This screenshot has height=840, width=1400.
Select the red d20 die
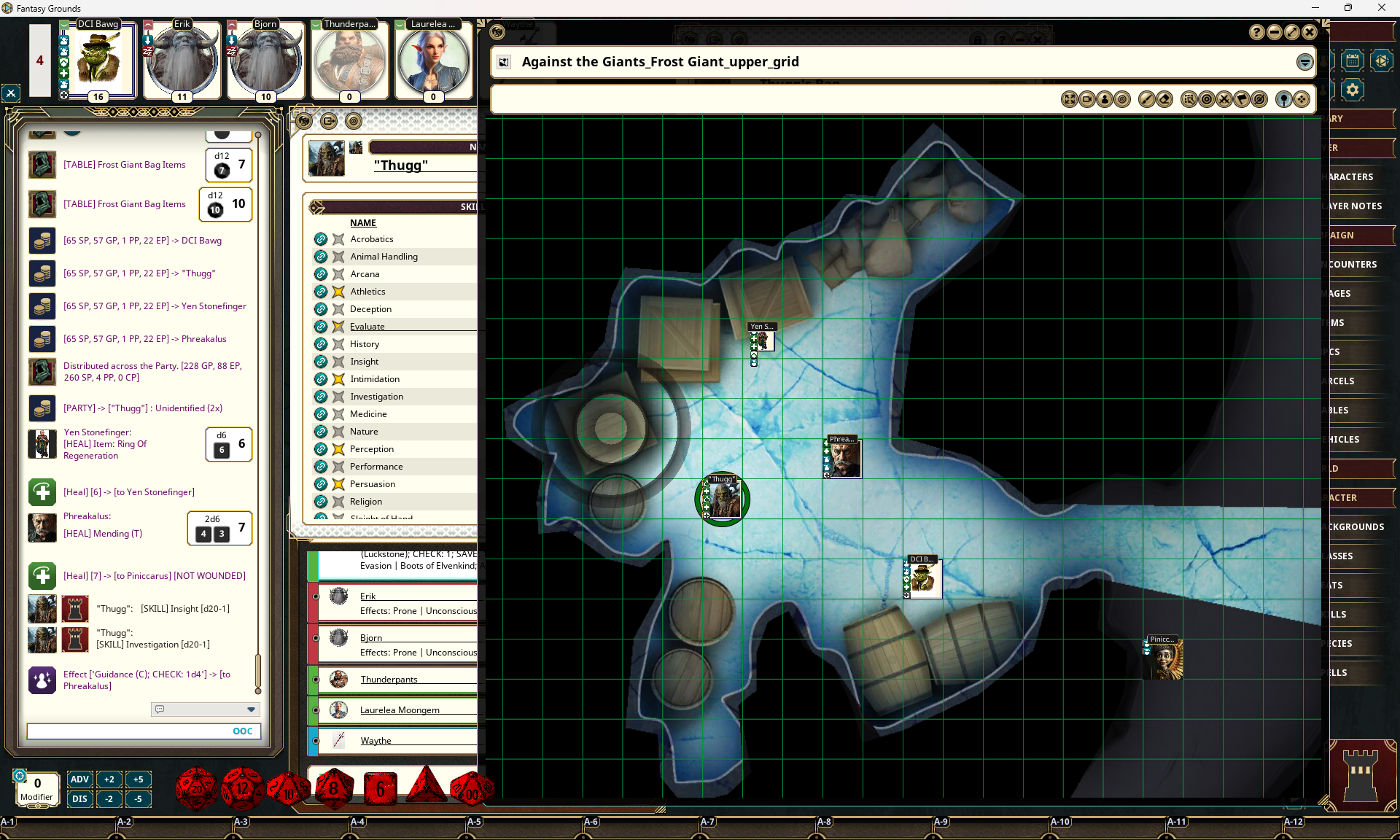[196, 788]
